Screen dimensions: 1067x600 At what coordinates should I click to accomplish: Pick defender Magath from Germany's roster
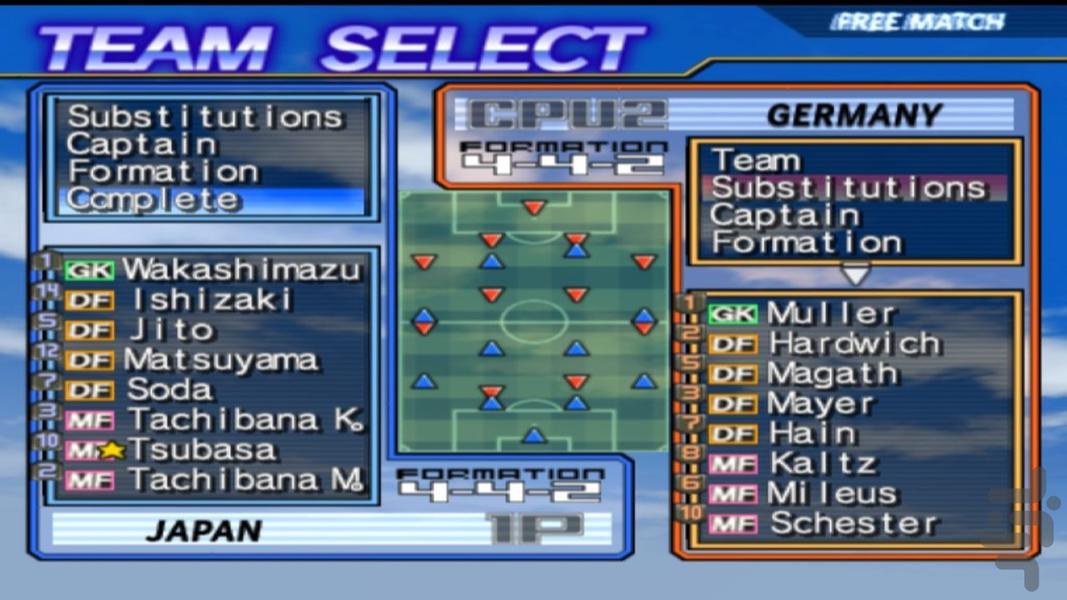click(x=833, y=373)
